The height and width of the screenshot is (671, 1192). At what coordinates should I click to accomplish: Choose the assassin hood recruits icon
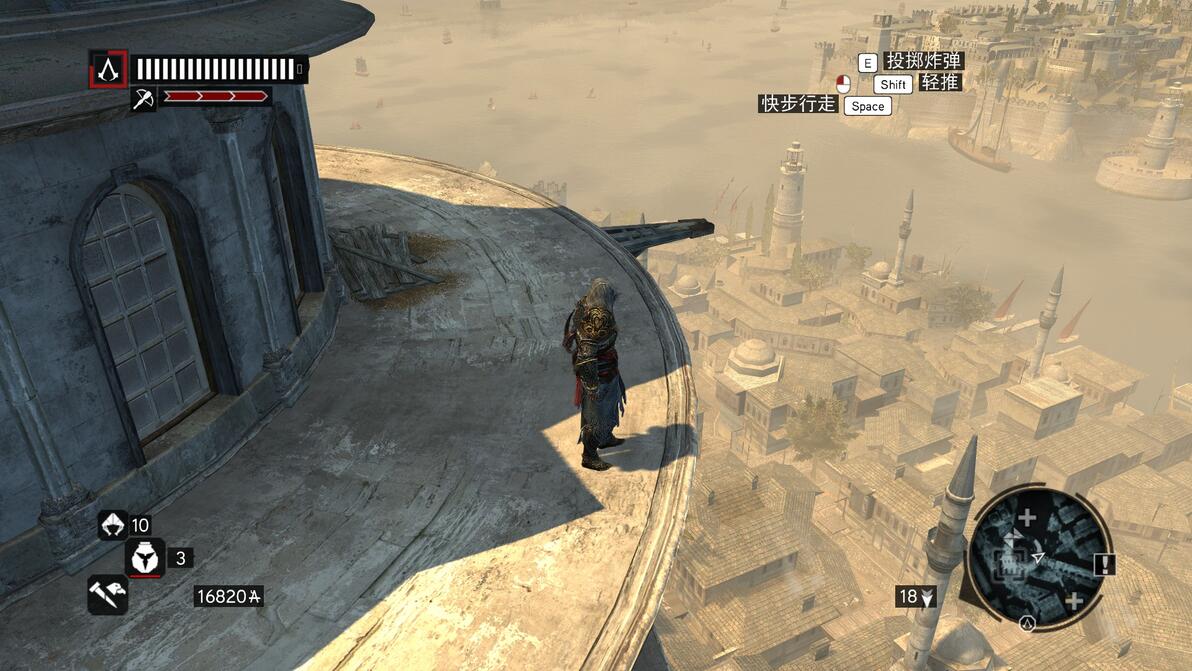tap(112, 525)
